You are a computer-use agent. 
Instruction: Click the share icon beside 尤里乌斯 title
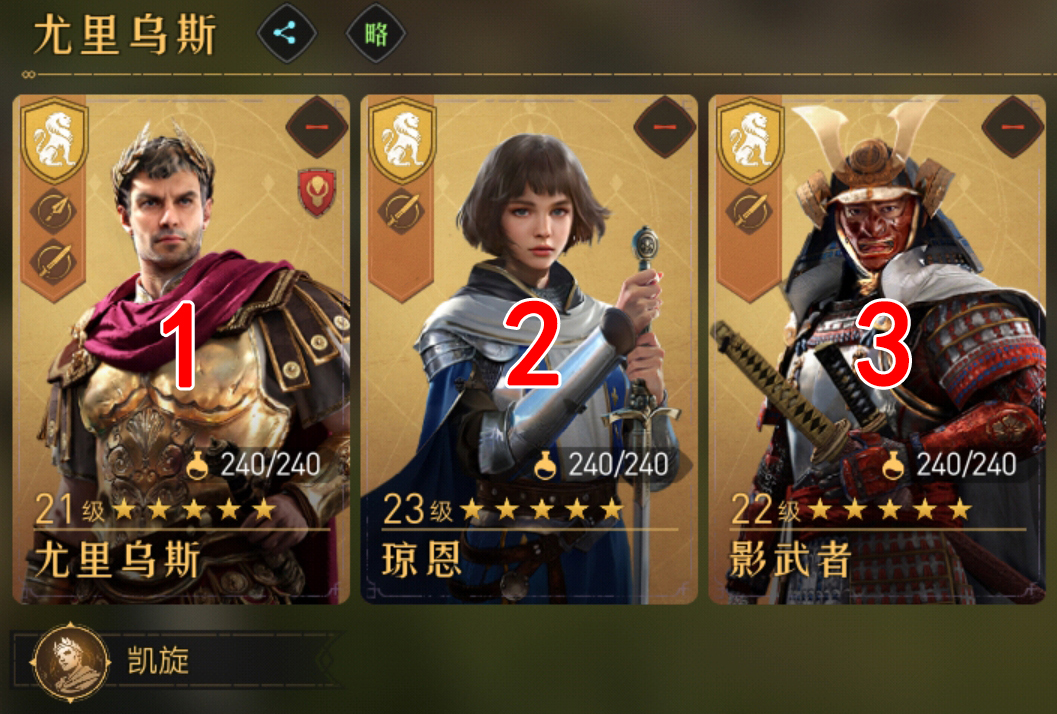pos(287,35)
